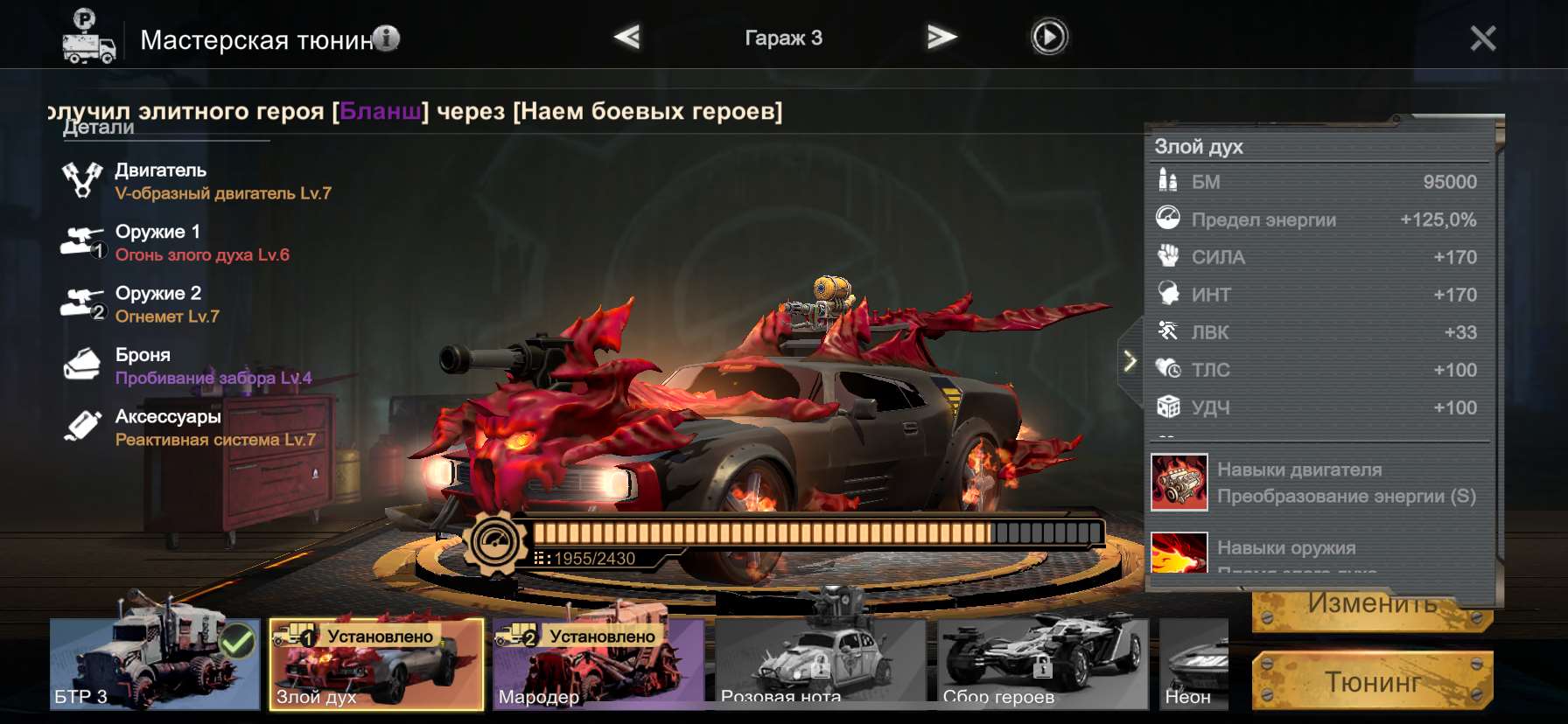
Task: Select the locked Сбор героев vehicle
Action: tap(1043, 664)
